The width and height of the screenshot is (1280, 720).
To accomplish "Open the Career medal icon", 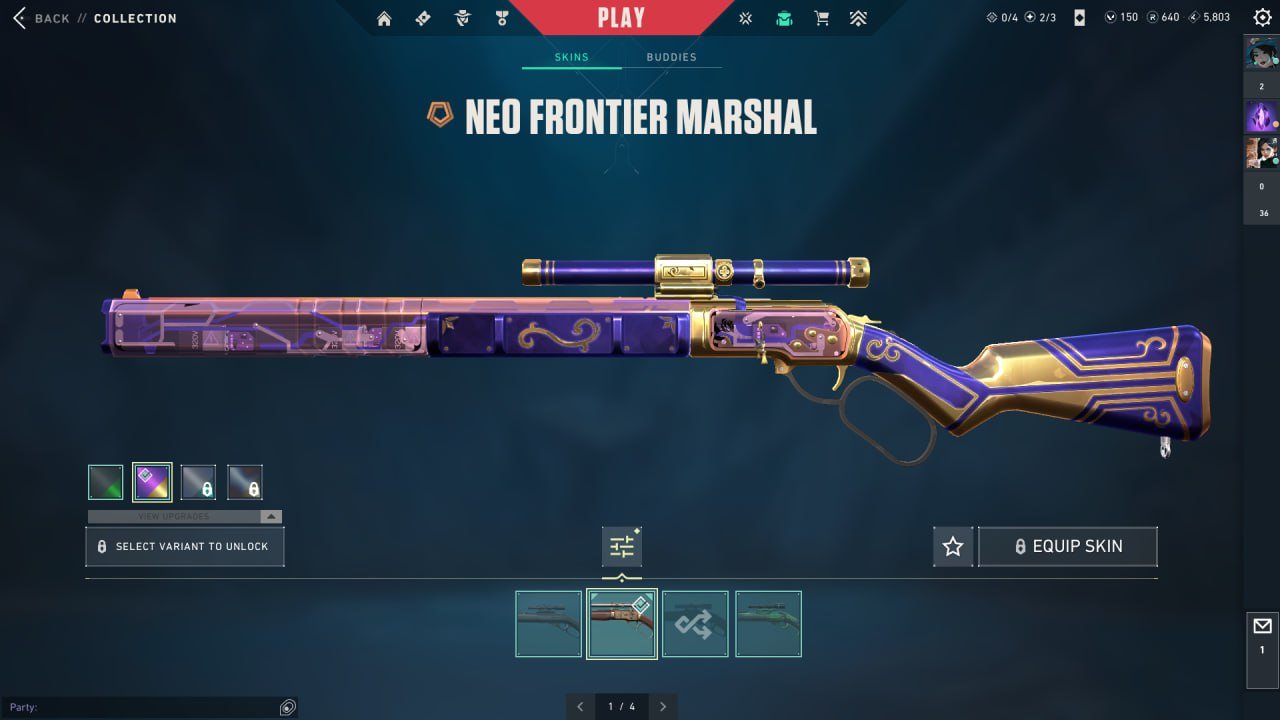I will tap(500, 17).
